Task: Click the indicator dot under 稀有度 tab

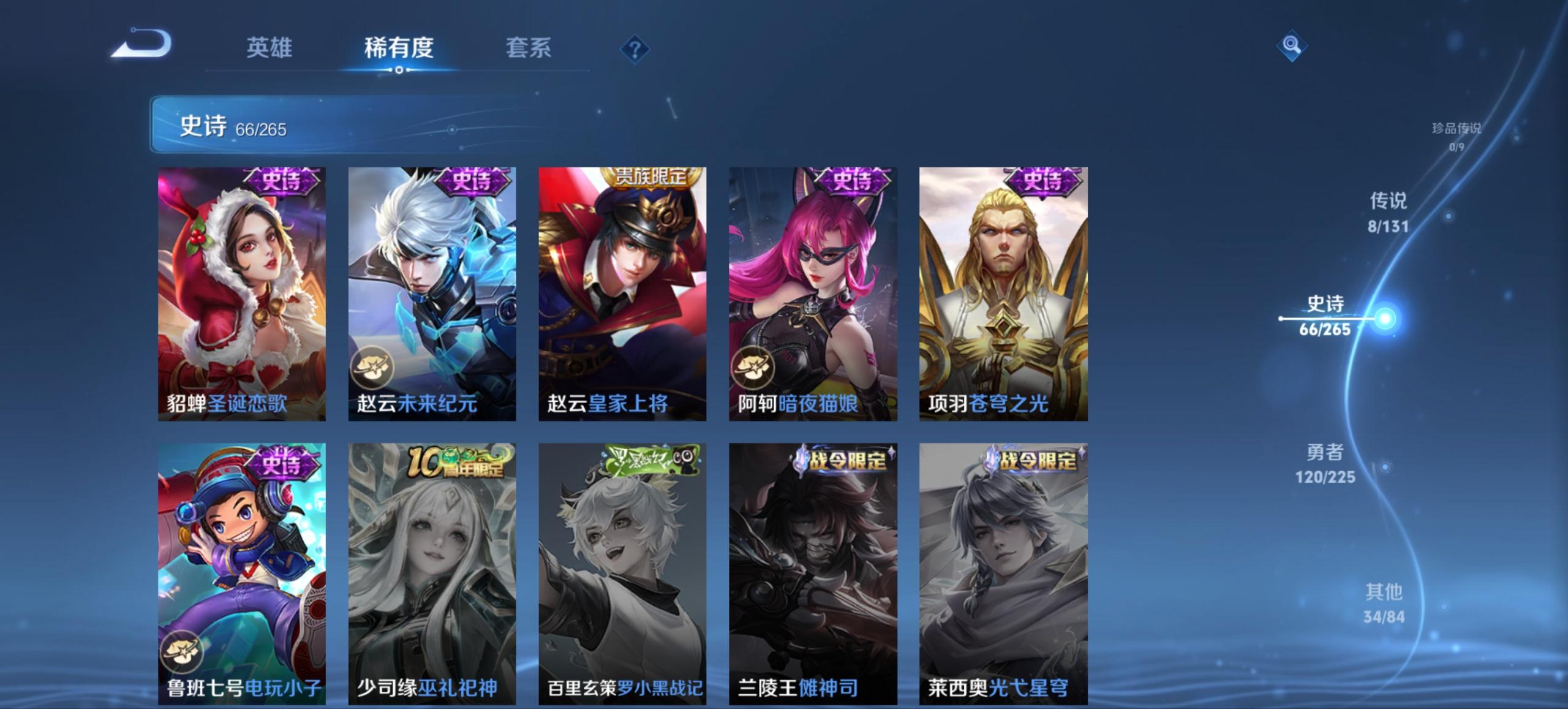Action: point(400,70)
